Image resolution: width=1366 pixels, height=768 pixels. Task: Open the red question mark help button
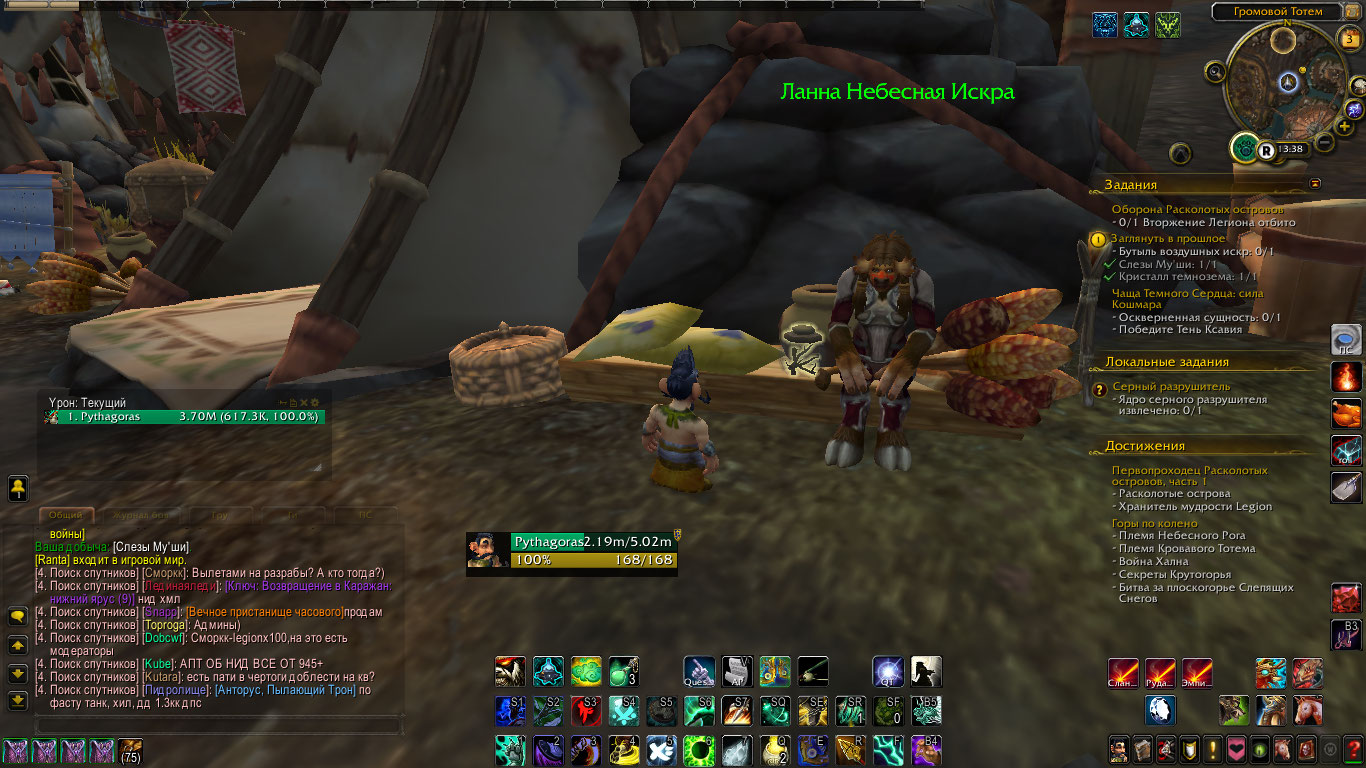1353,749
